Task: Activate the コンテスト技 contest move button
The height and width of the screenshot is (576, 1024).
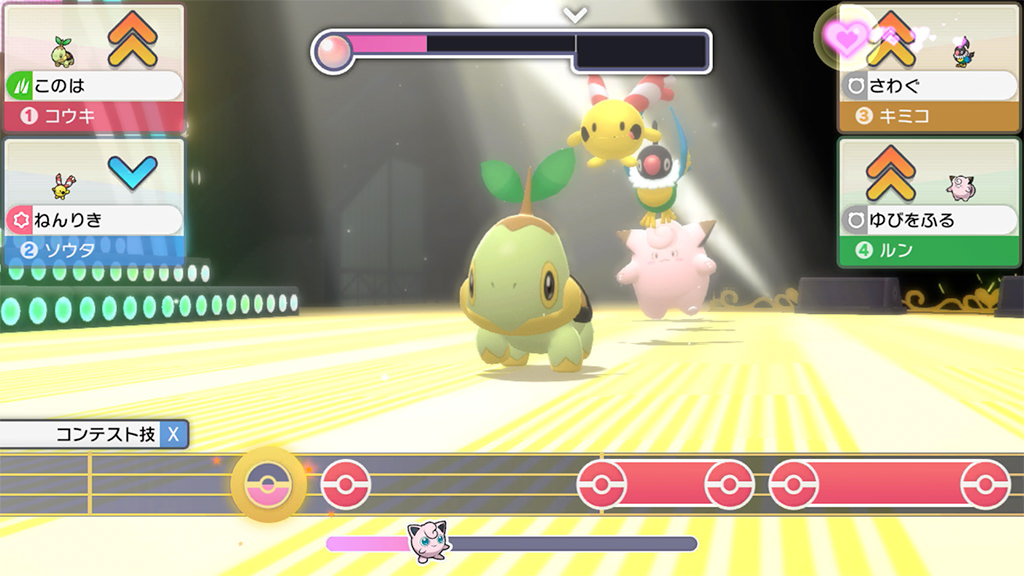Action: [94, 434]
